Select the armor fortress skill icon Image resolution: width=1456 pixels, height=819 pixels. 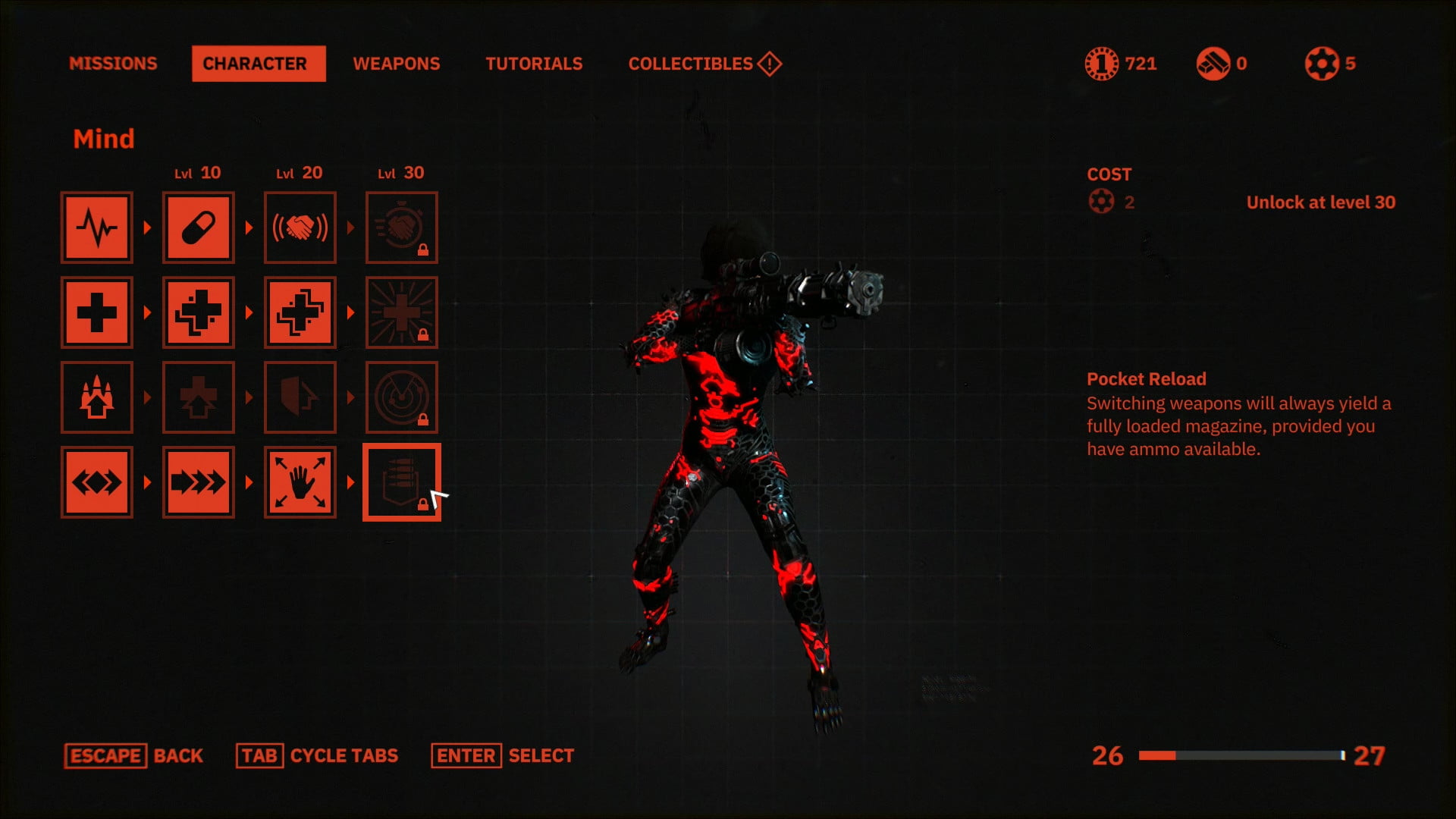click(x=96, y=397)
